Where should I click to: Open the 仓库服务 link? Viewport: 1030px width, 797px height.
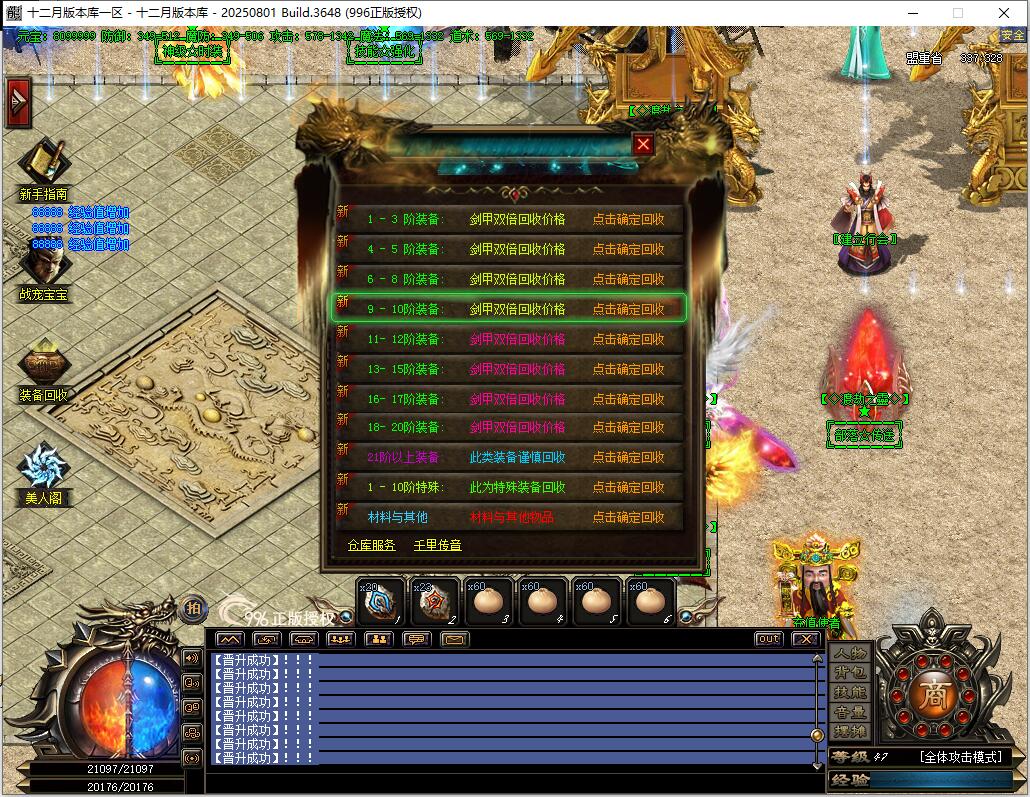(372, 545)
